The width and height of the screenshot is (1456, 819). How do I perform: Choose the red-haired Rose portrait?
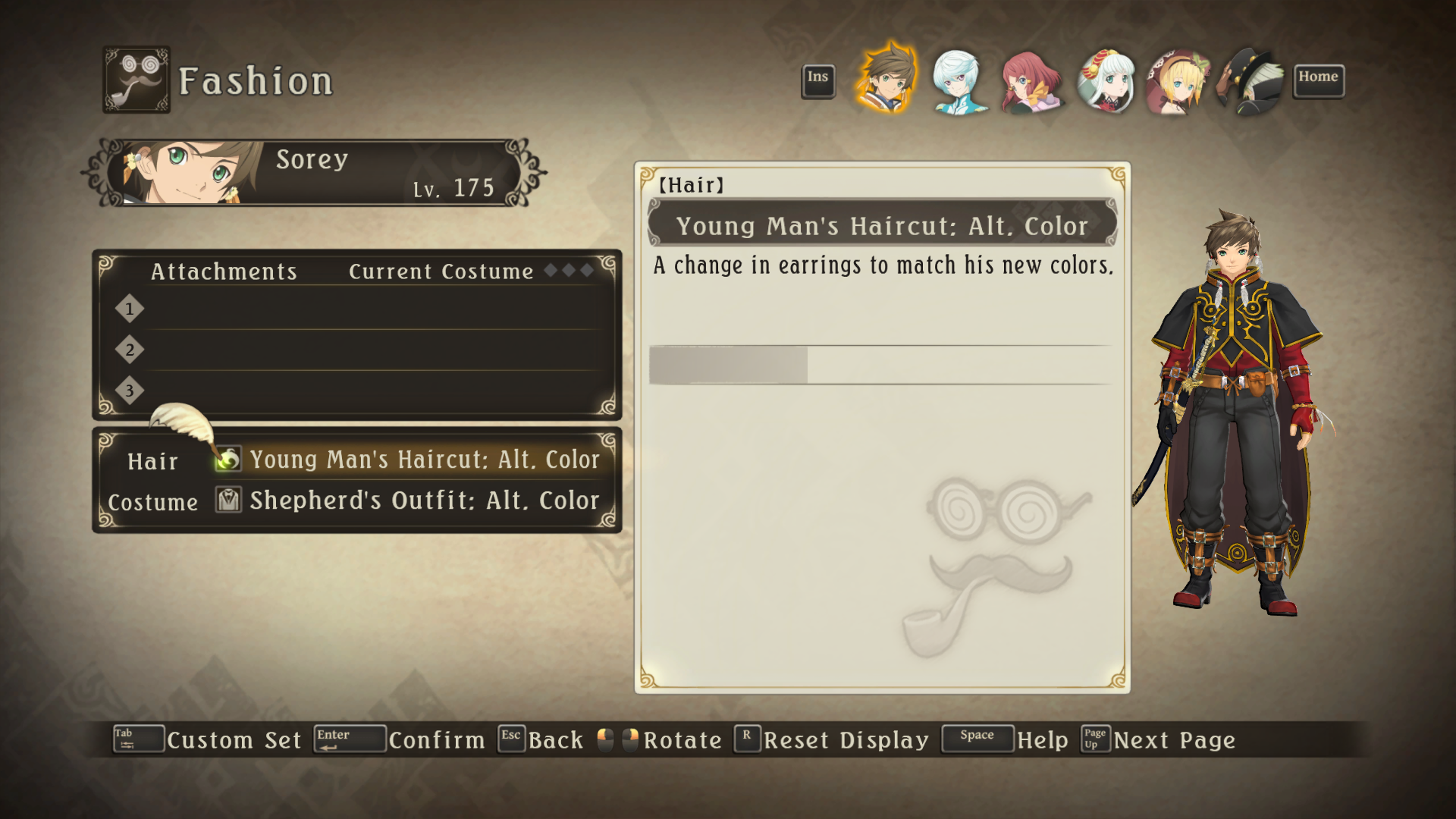pyautogui.click(x=1031, y=80)
